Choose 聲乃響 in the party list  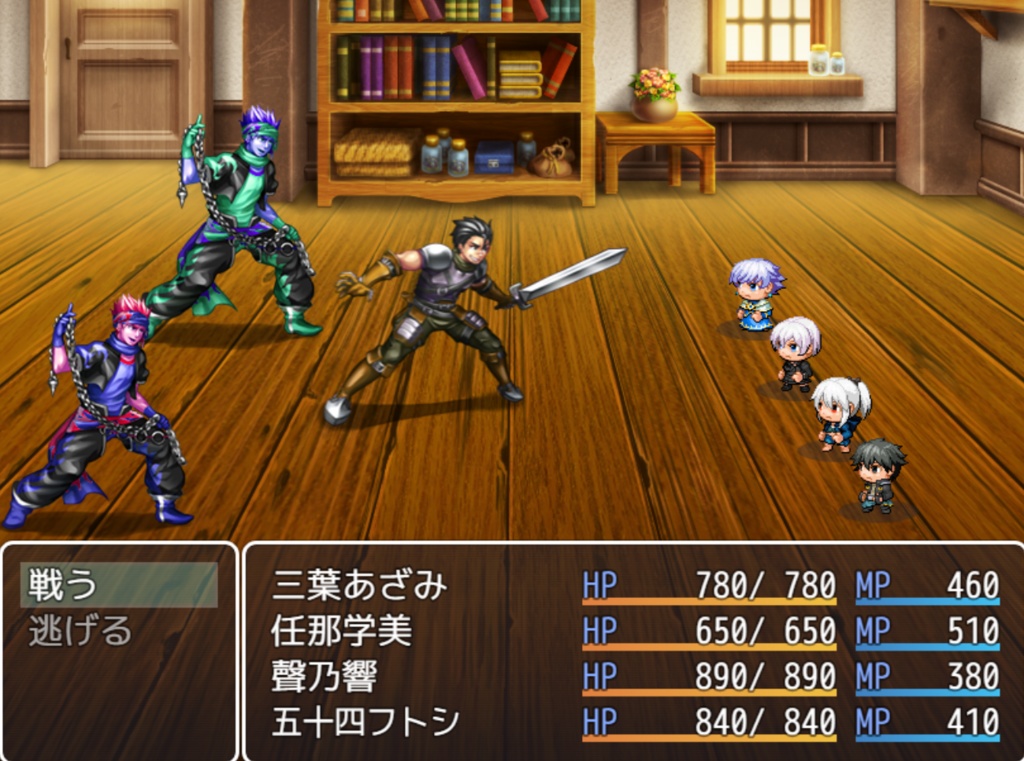tap(634, 677)
